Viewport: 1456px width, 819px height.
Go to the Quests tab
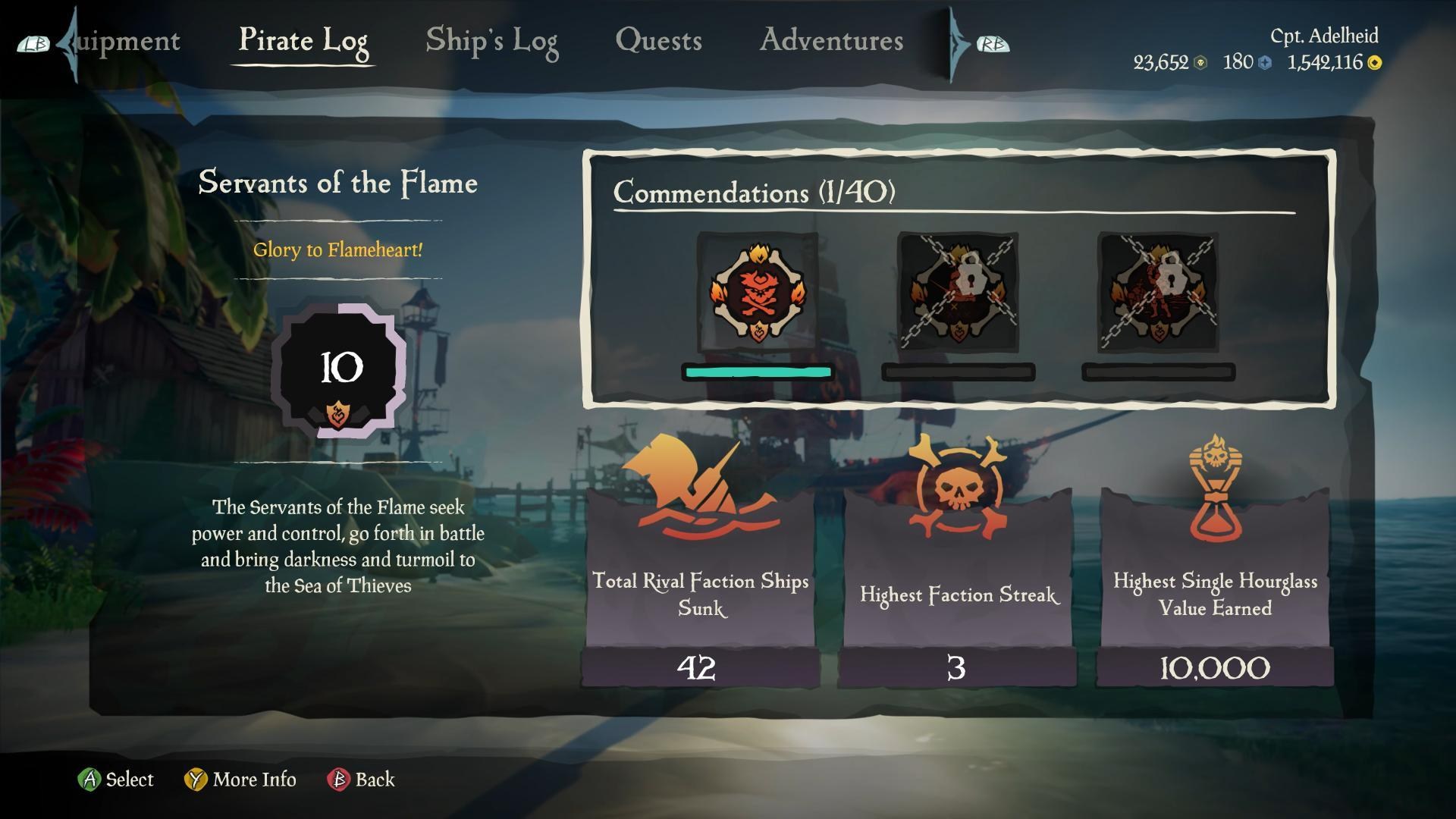tap(658, 41)
